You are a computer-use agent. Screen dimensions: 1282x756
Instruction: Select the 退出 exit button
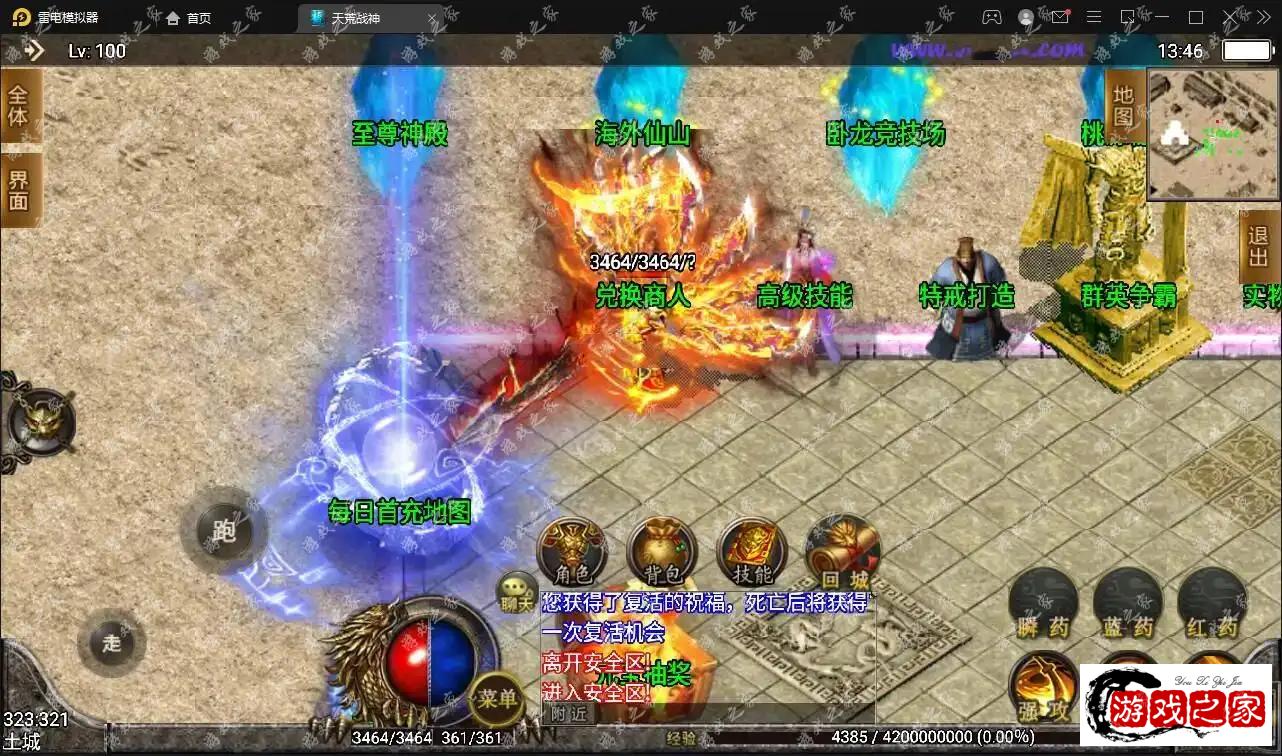point(1258,247)
